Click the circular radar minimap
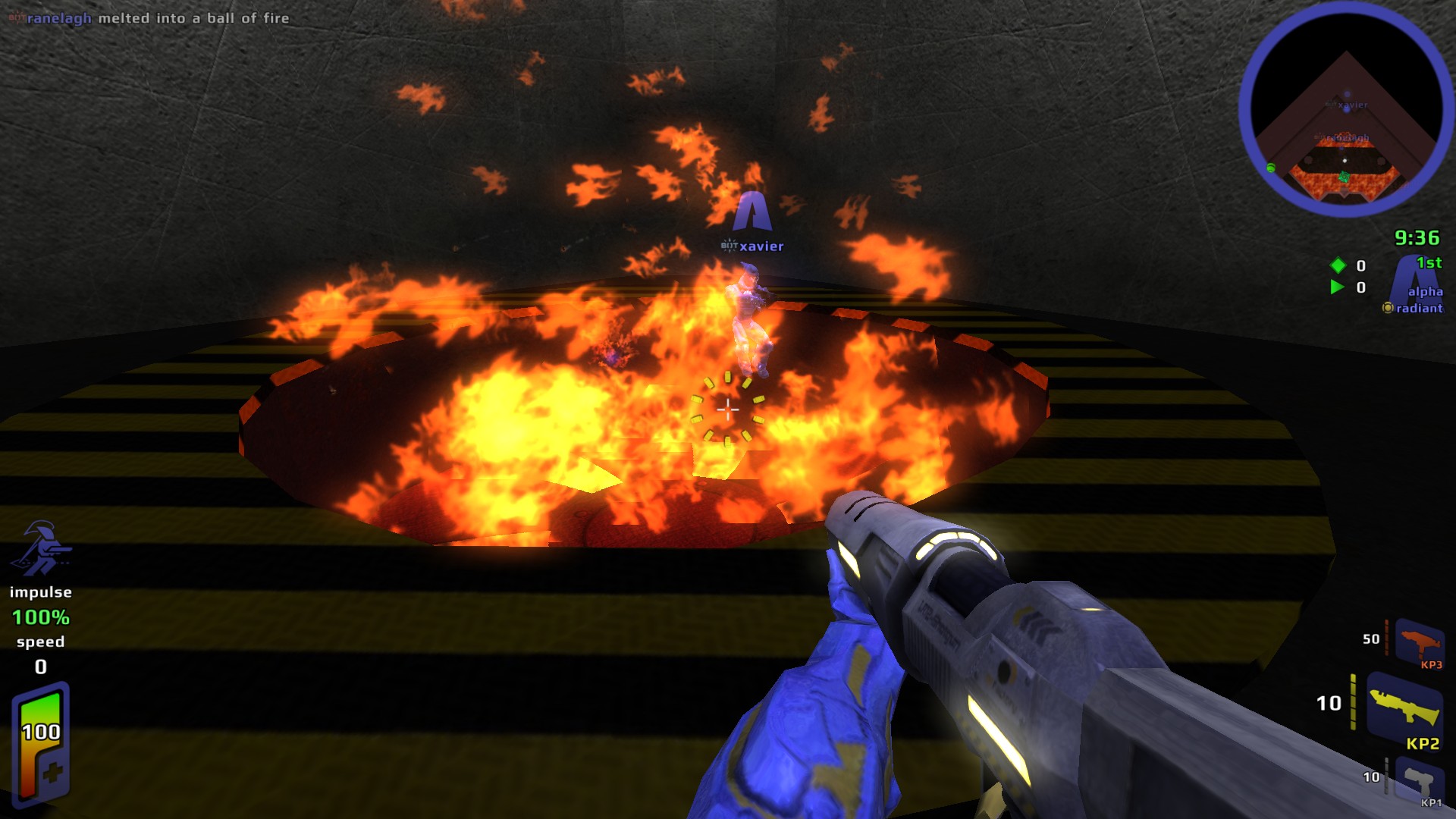 click(x=1346, y=110)
